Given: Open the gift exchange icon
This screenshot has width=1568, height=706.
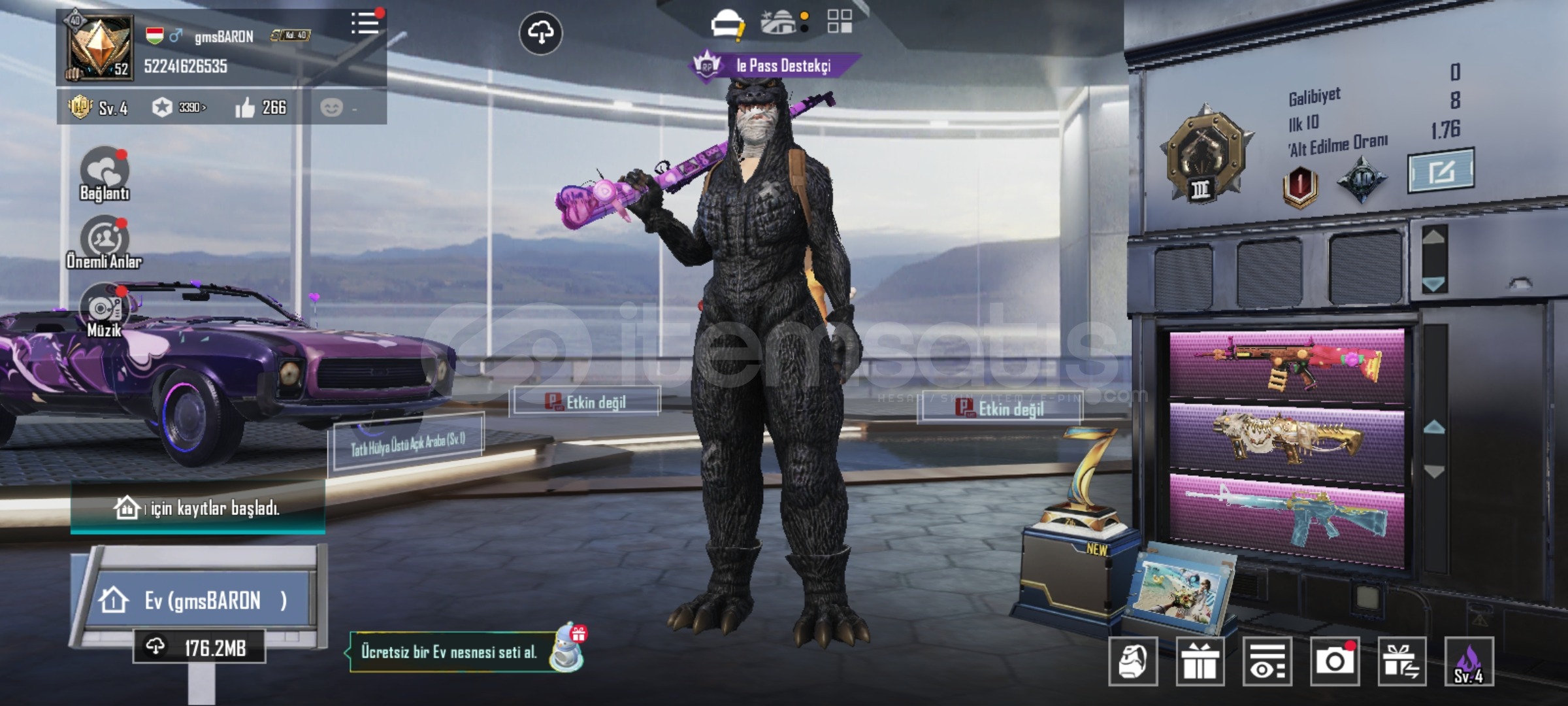Looking at the screenshot, I should (1401, 661).
